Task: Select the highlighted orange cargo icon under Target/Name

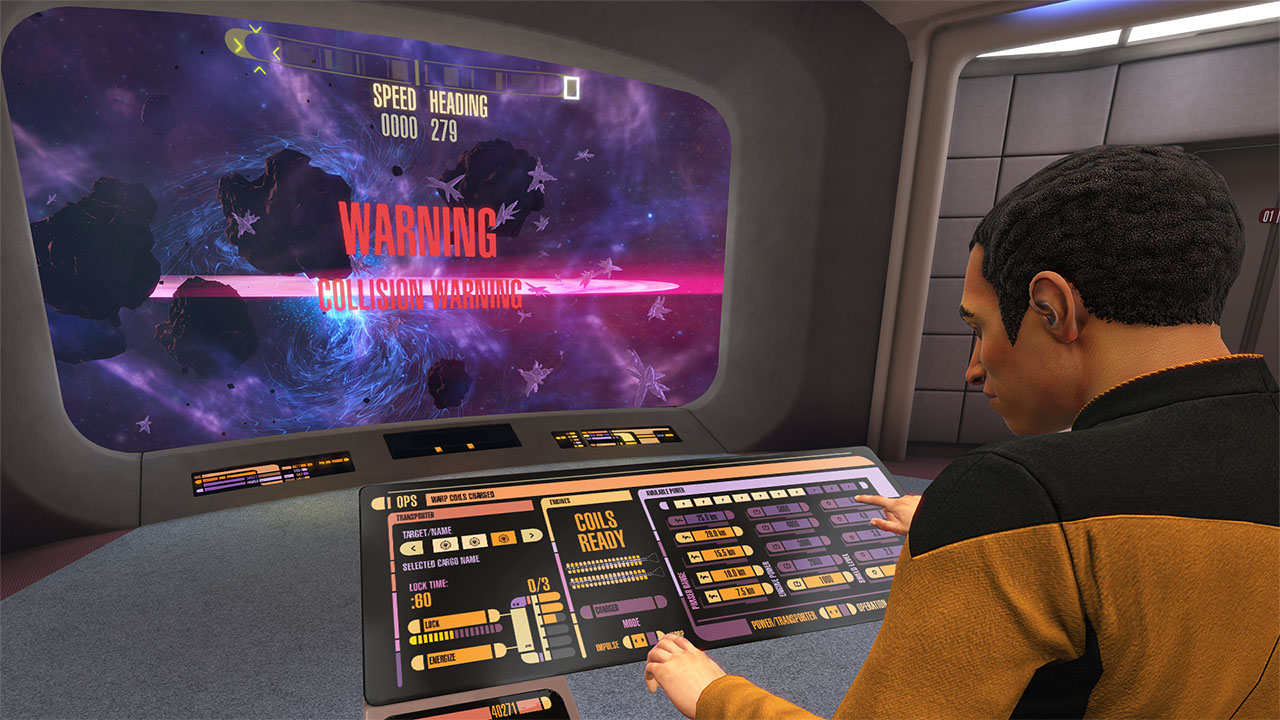Action: click(x=504, y=539)
